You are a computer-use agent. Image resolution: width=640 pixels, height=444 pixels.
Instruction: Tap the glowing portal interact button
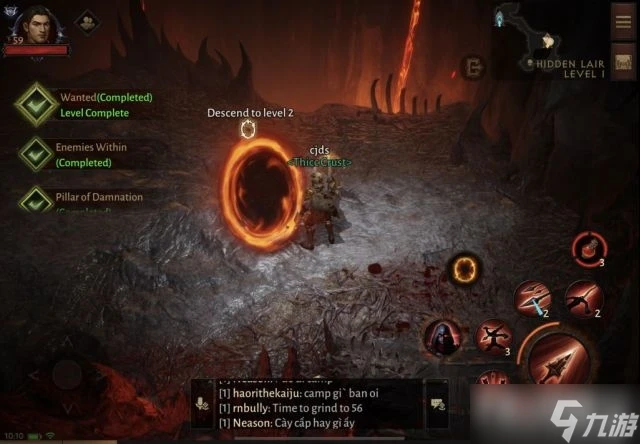point(463,267)
